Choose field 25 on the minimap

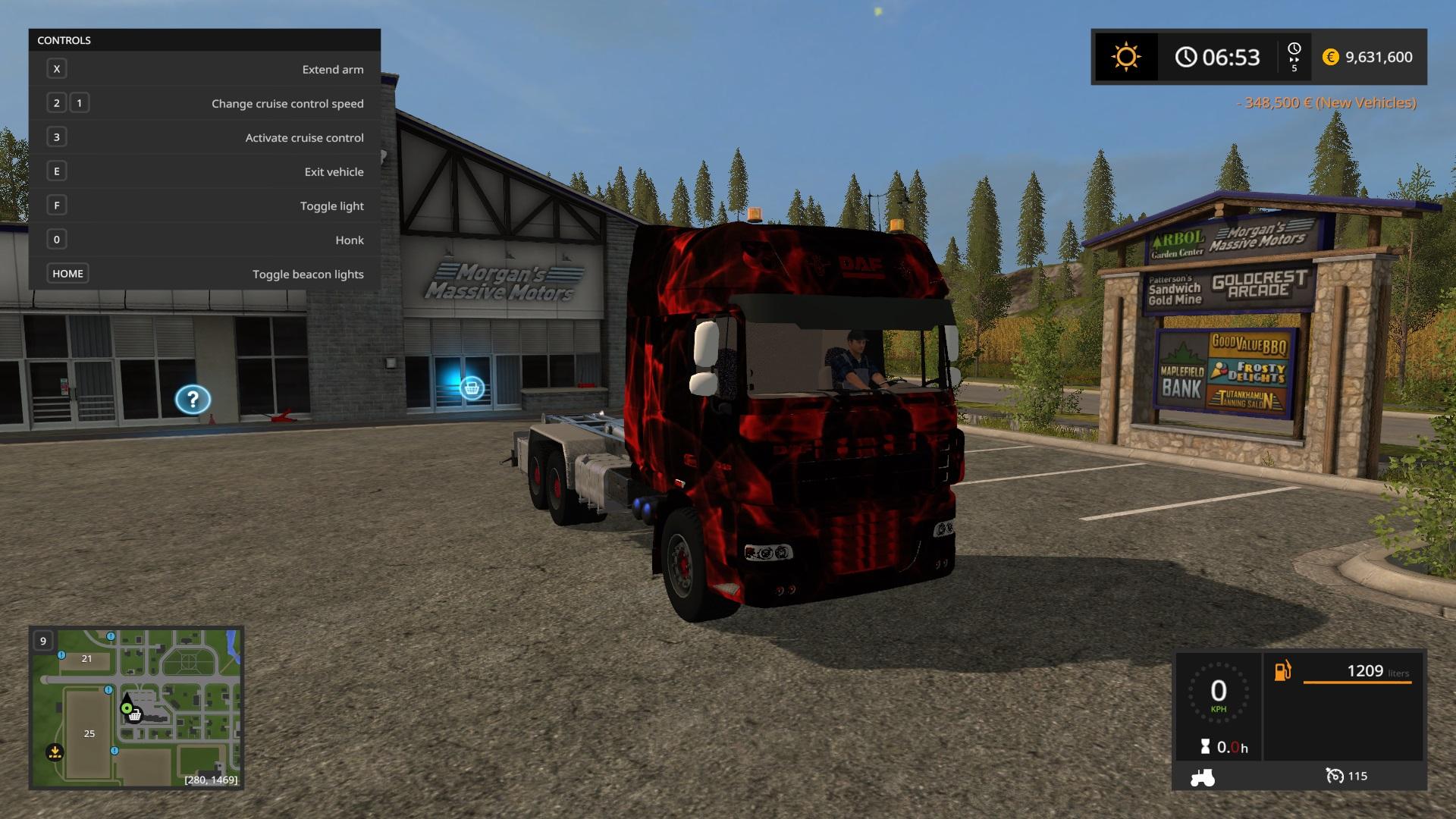point(89,733)
